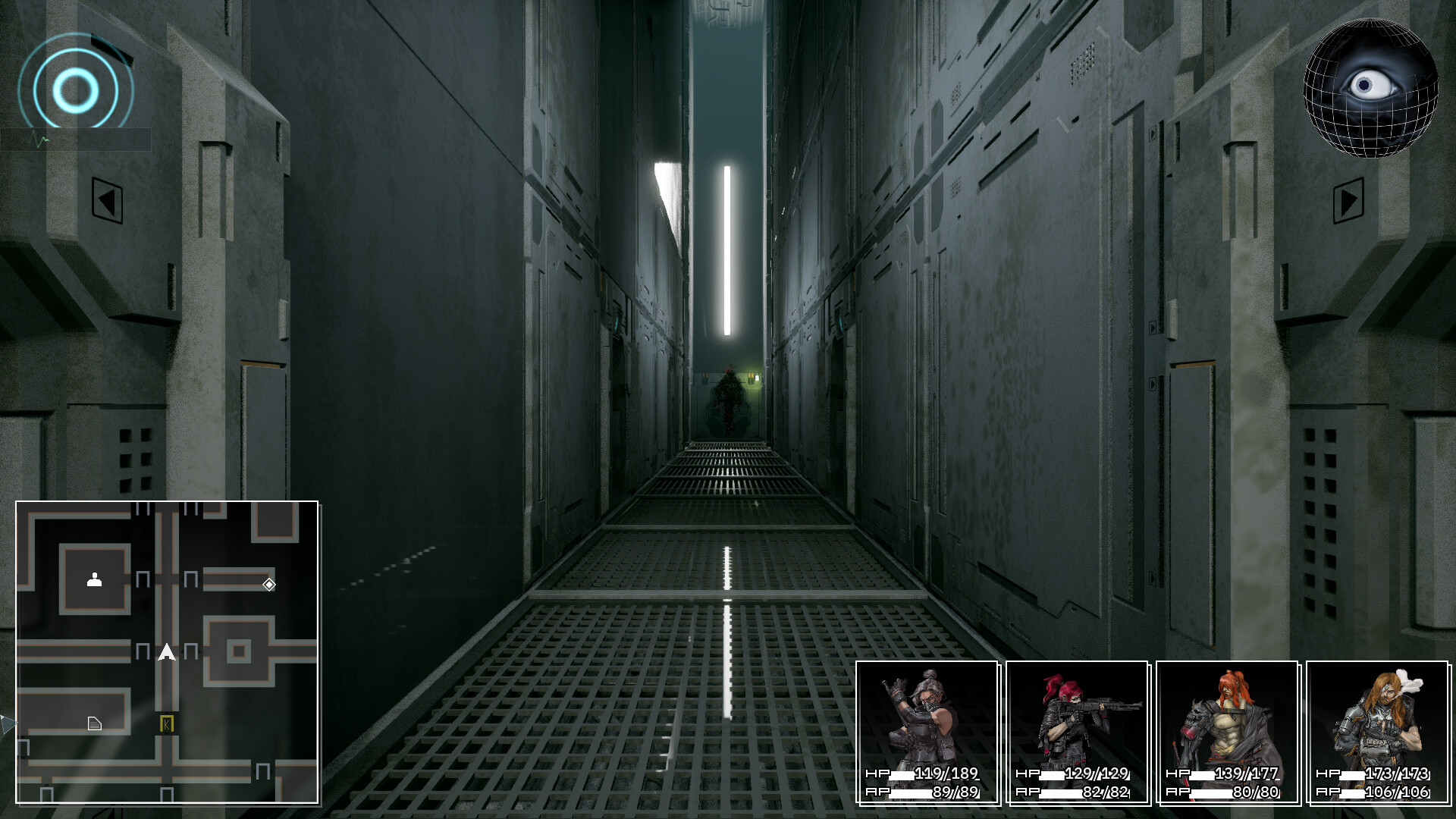Click the NPC person marker on the minimap
1456x819 pixels.
coord(93,579)
